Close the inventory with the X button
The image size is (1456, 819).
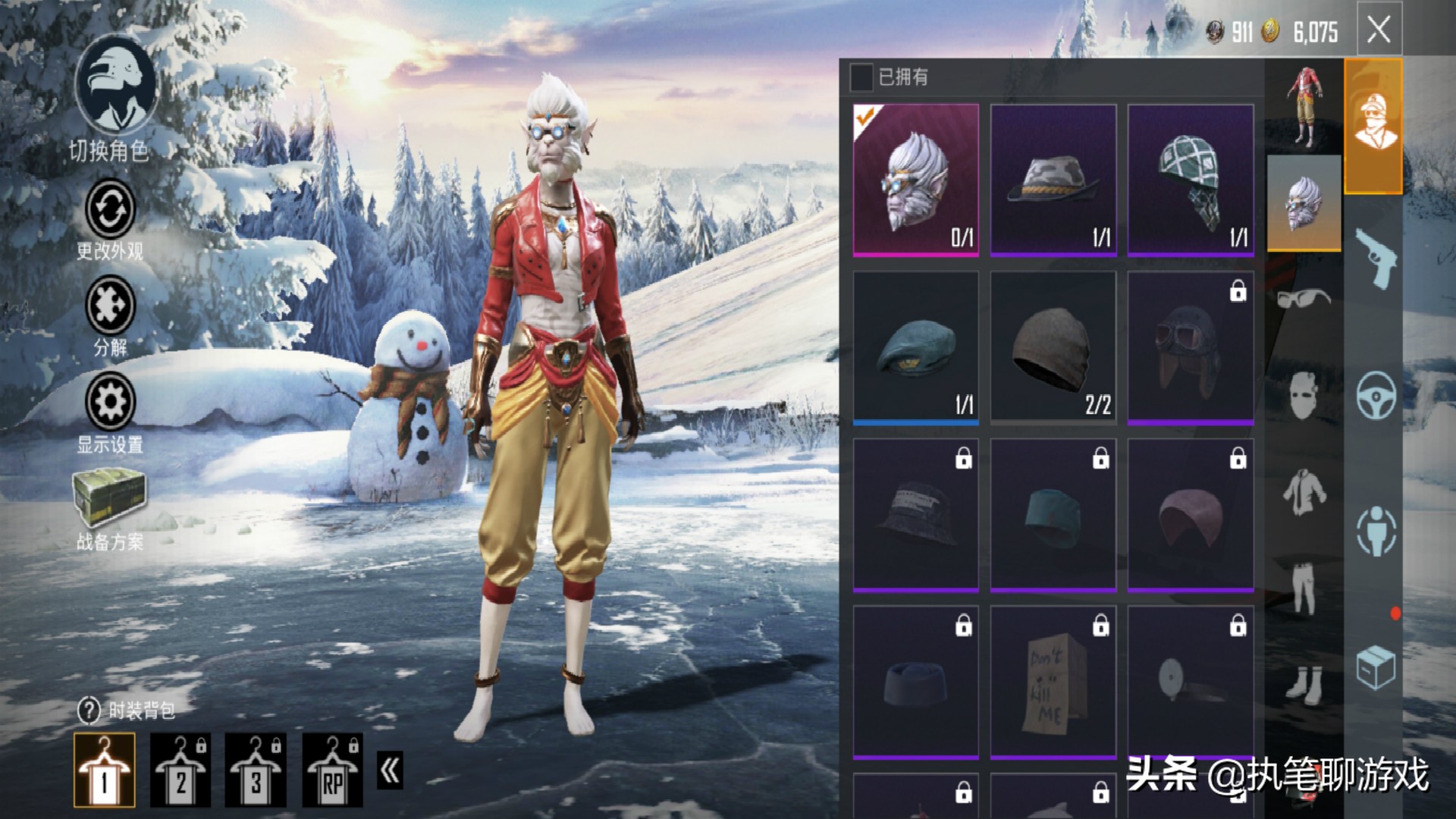coord(1378,30)
